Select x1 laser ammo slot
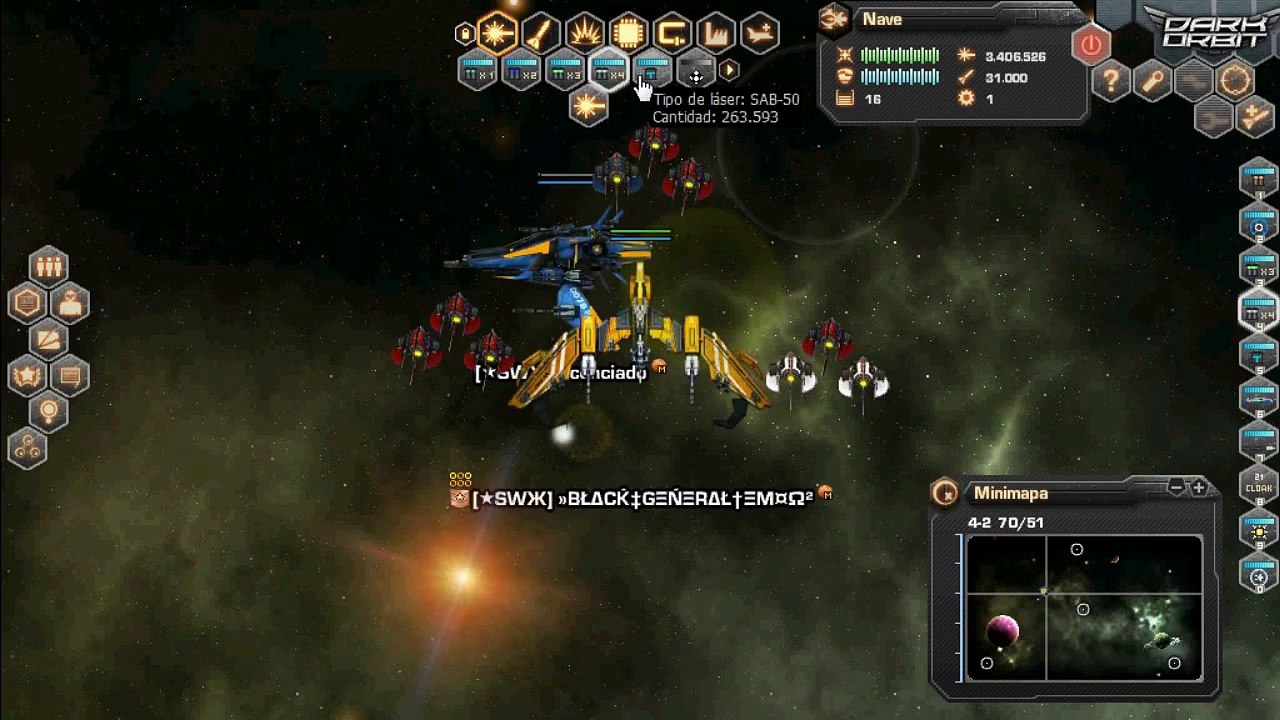1280x720 pixels. [478, 72]
